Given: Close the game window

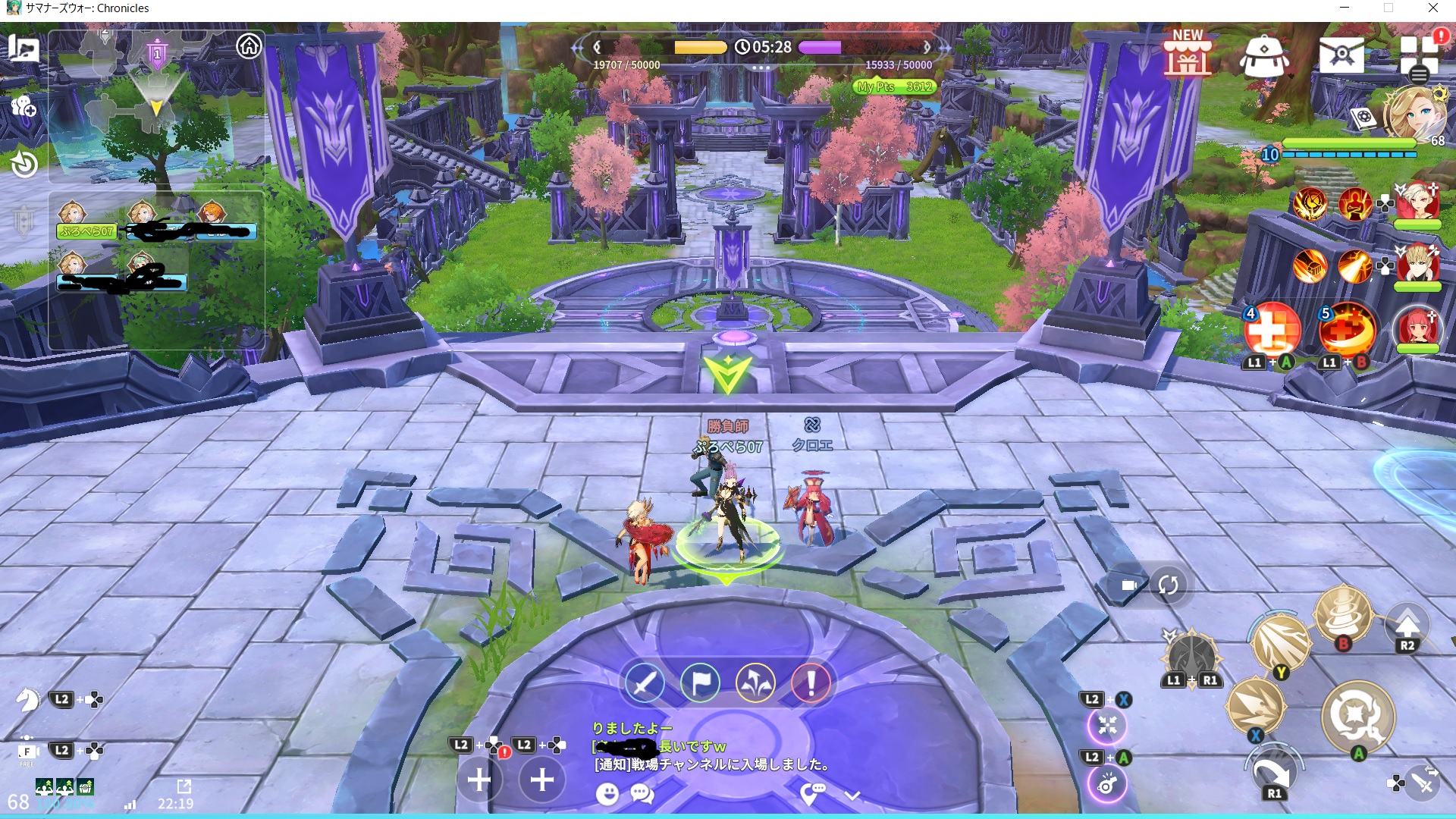Looking at the screenshot, I should (1432, 8).
